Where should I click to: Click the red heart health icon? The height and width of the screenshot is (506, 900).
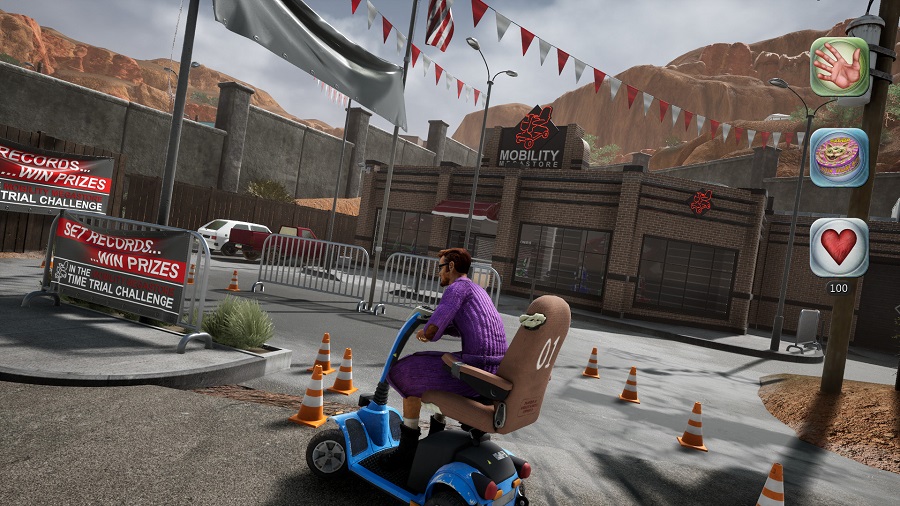coord(838,246)
